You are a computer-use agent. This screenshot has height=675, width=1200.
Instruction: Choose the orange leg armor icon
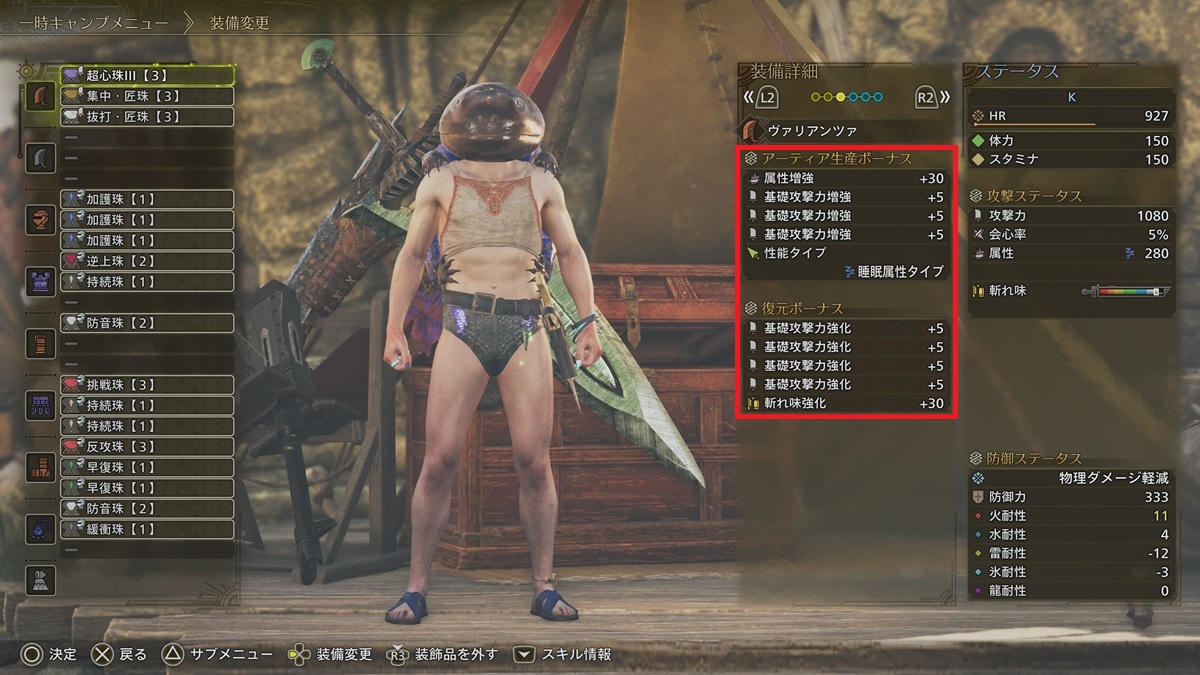tap(40, 467)
